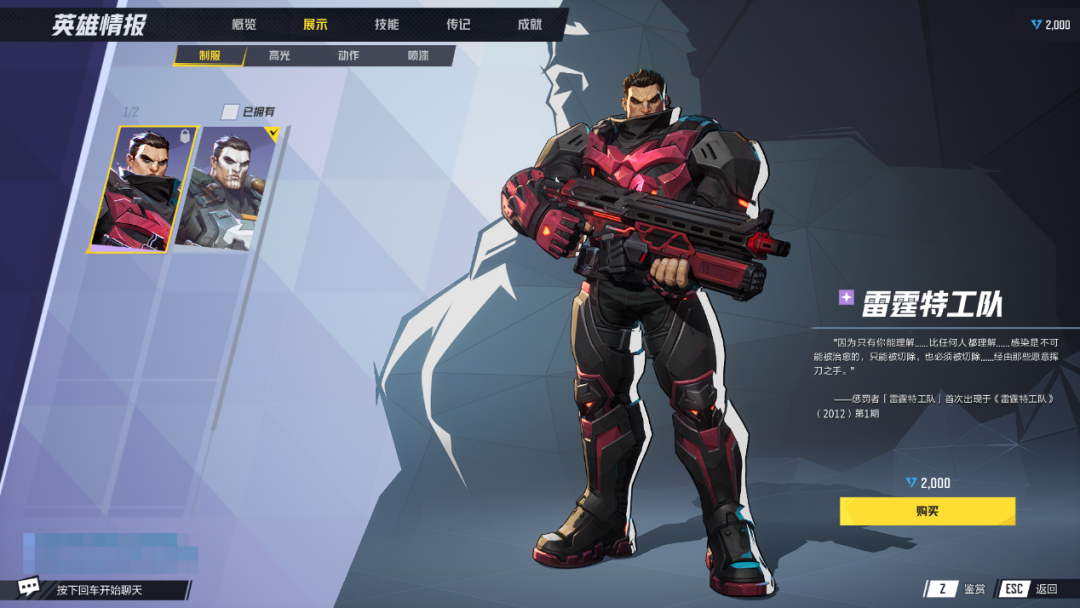Toggle the 已拥有 owned-only checkbox
1080x608 pixels.
click(x=230, y=112)
